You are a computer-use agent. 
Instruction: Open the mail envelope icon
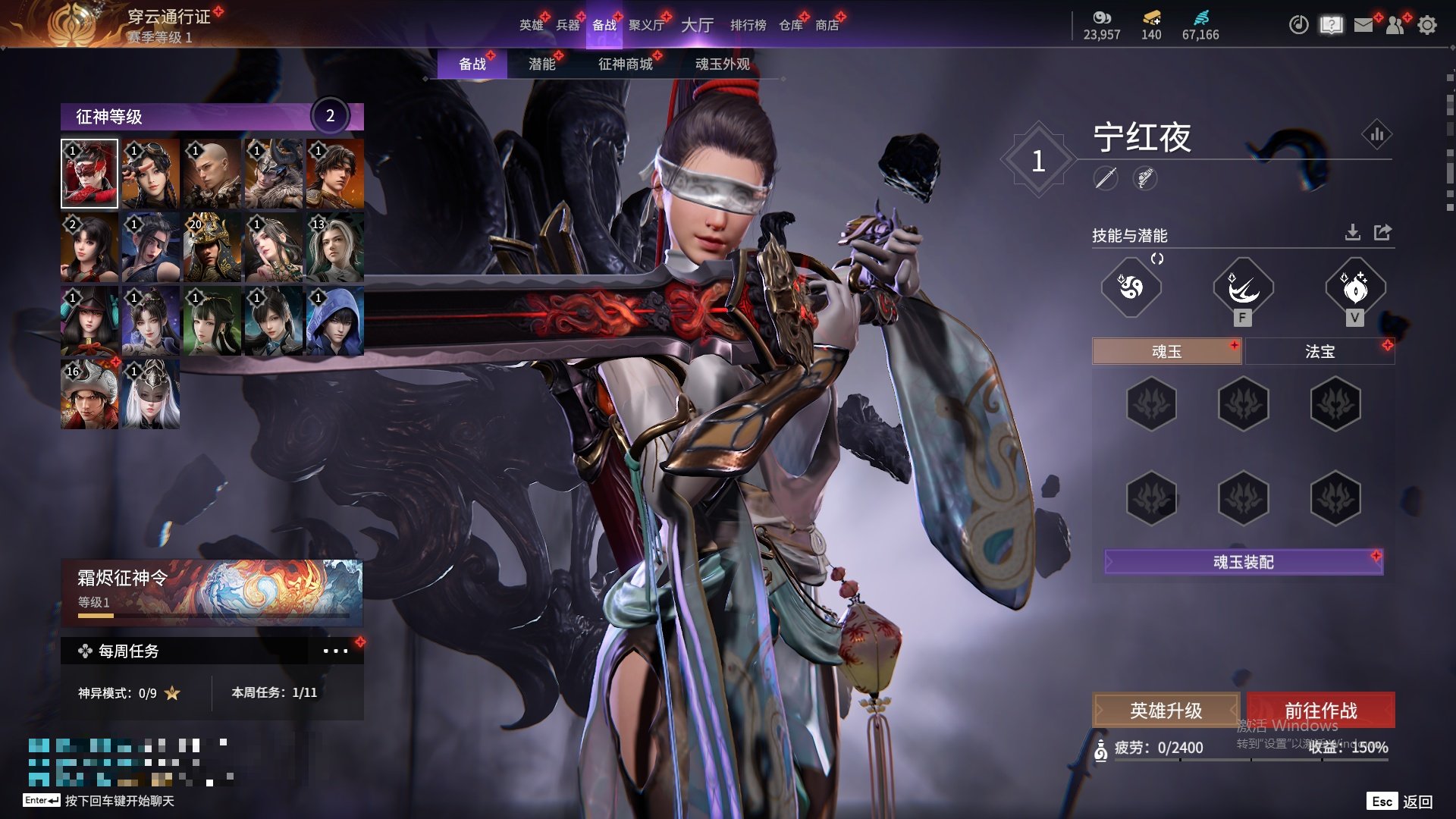coord(1363,25)
